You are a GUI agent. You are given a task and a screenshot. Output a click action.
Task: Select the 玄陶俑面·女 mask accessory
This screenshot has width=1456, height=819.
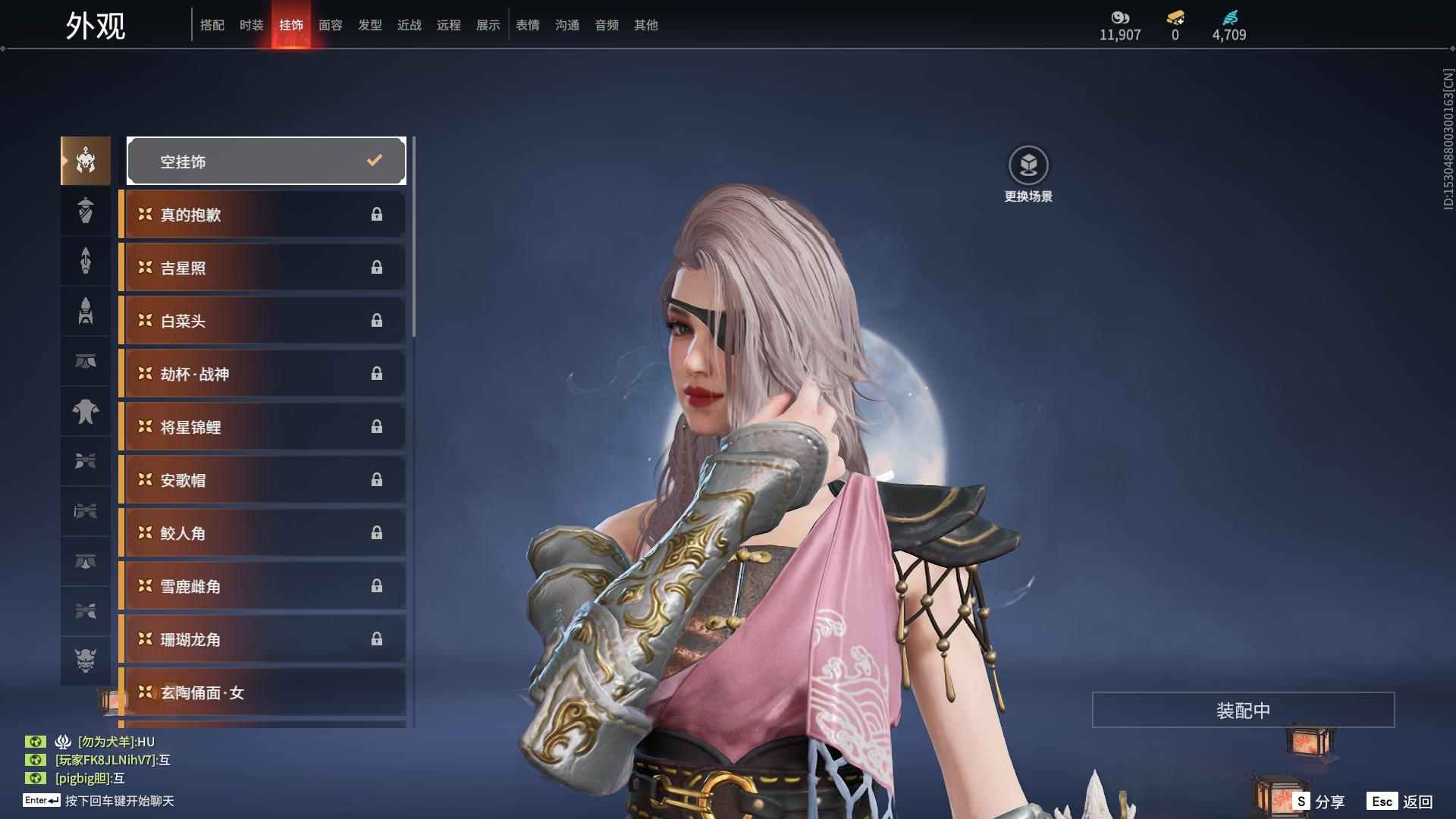pyautogui.click(x=262, y=692)
